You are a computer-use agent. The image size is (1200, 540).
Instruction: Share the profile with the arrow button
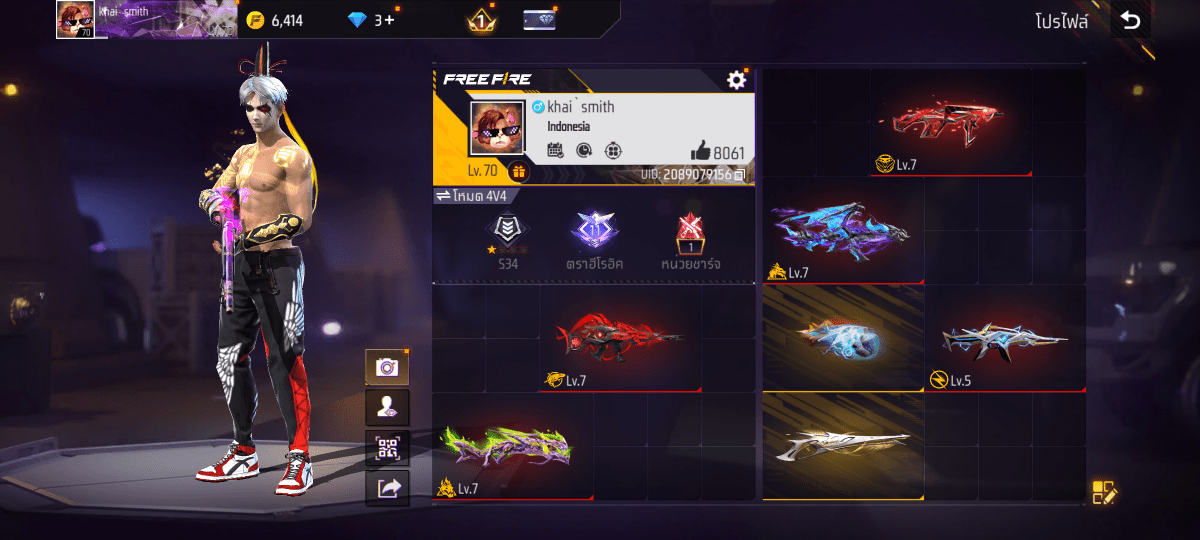(x=387, y=488)
